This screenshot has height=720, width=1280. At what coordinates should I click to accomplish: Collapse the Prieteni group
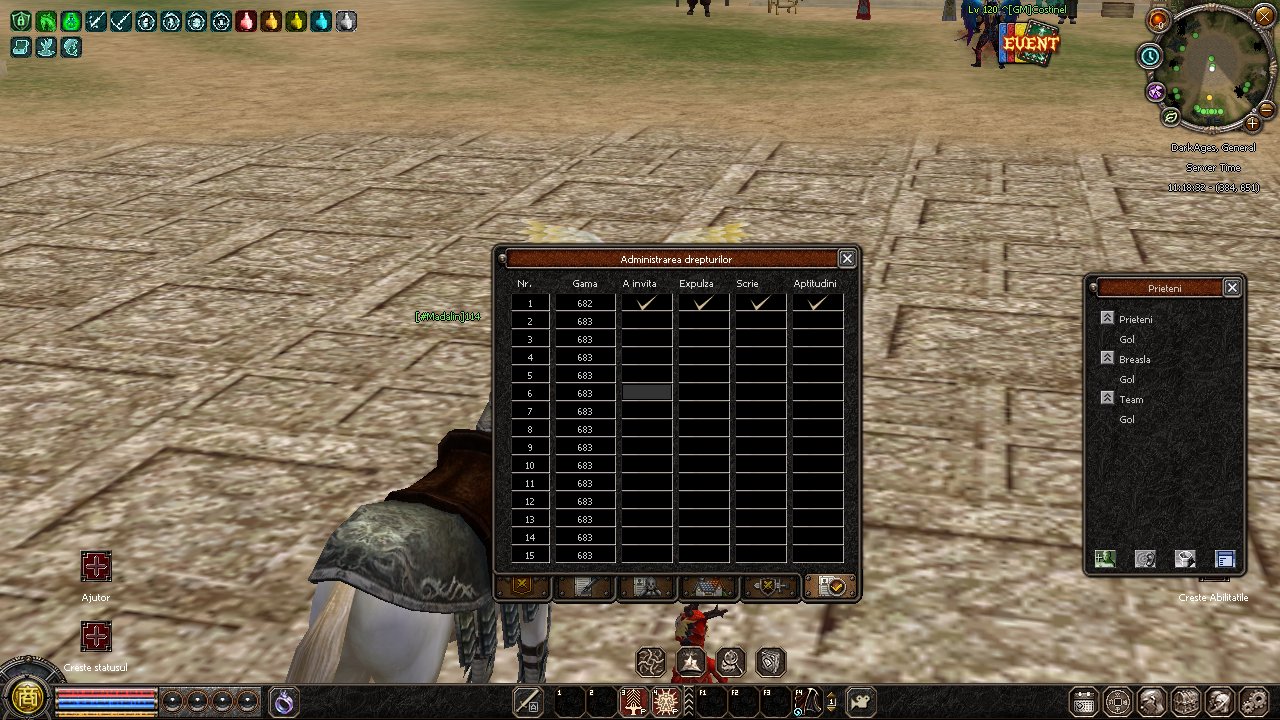point(1106,318)
